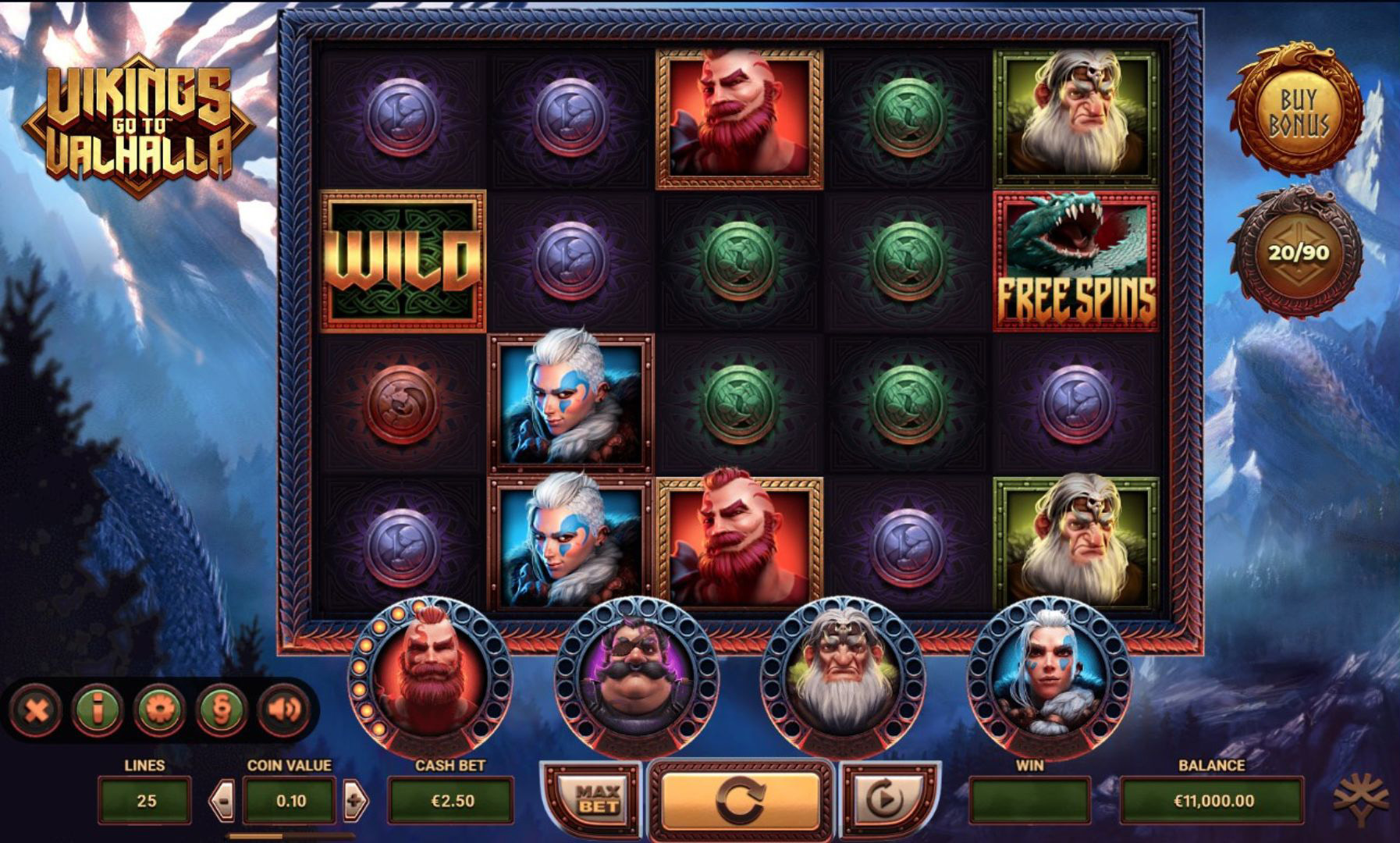The image size is (1400, 843).
Task: Open the gear settings
Action: point(159,710)
